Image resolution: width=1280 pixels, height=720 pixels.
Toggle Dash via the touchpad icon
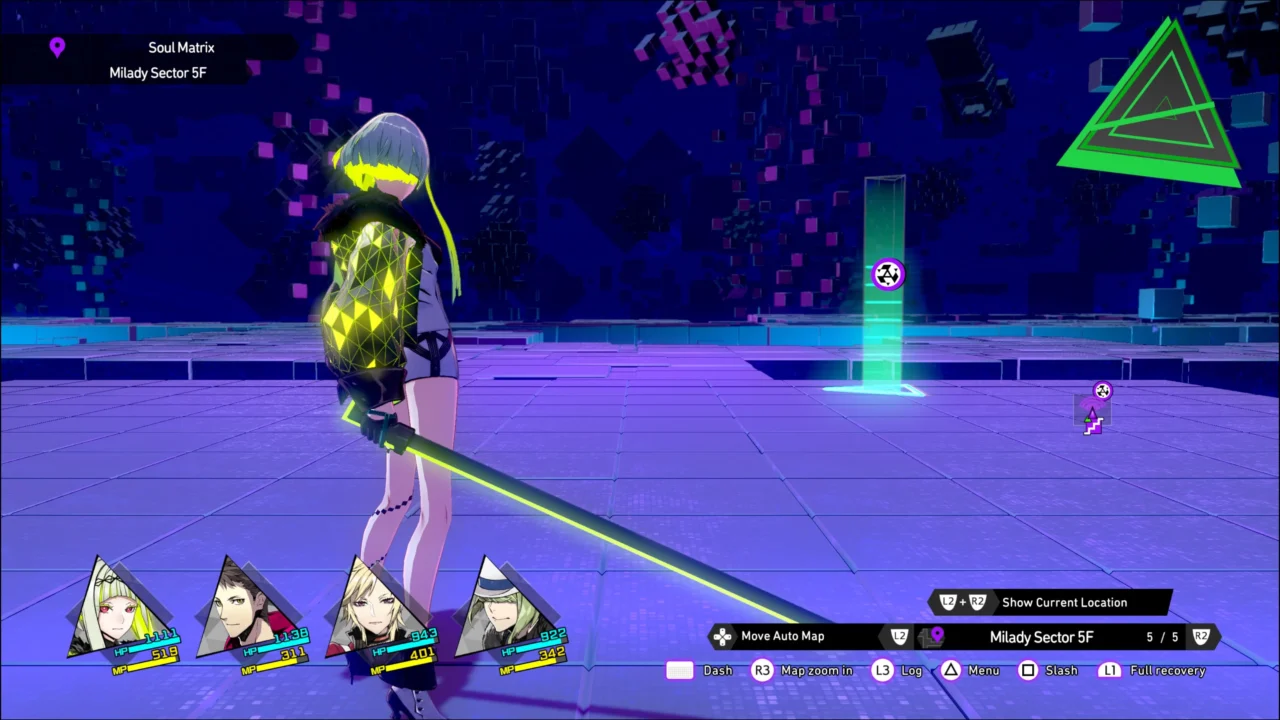coord(679,670)
